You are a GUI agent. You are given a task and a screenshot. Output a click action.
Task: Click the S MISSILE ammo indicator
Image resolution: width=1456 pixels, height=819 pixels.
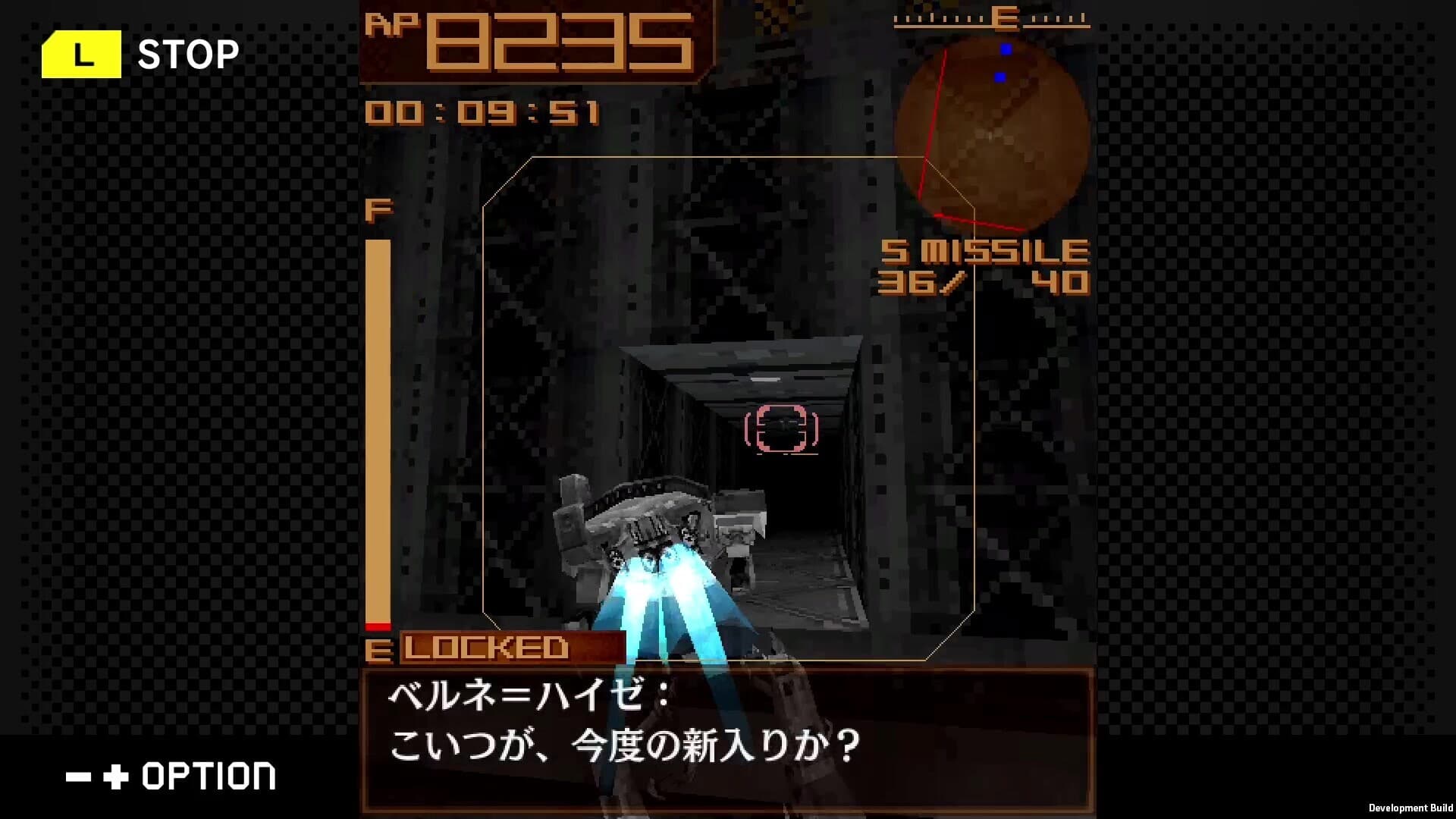(x=986, y=250)
